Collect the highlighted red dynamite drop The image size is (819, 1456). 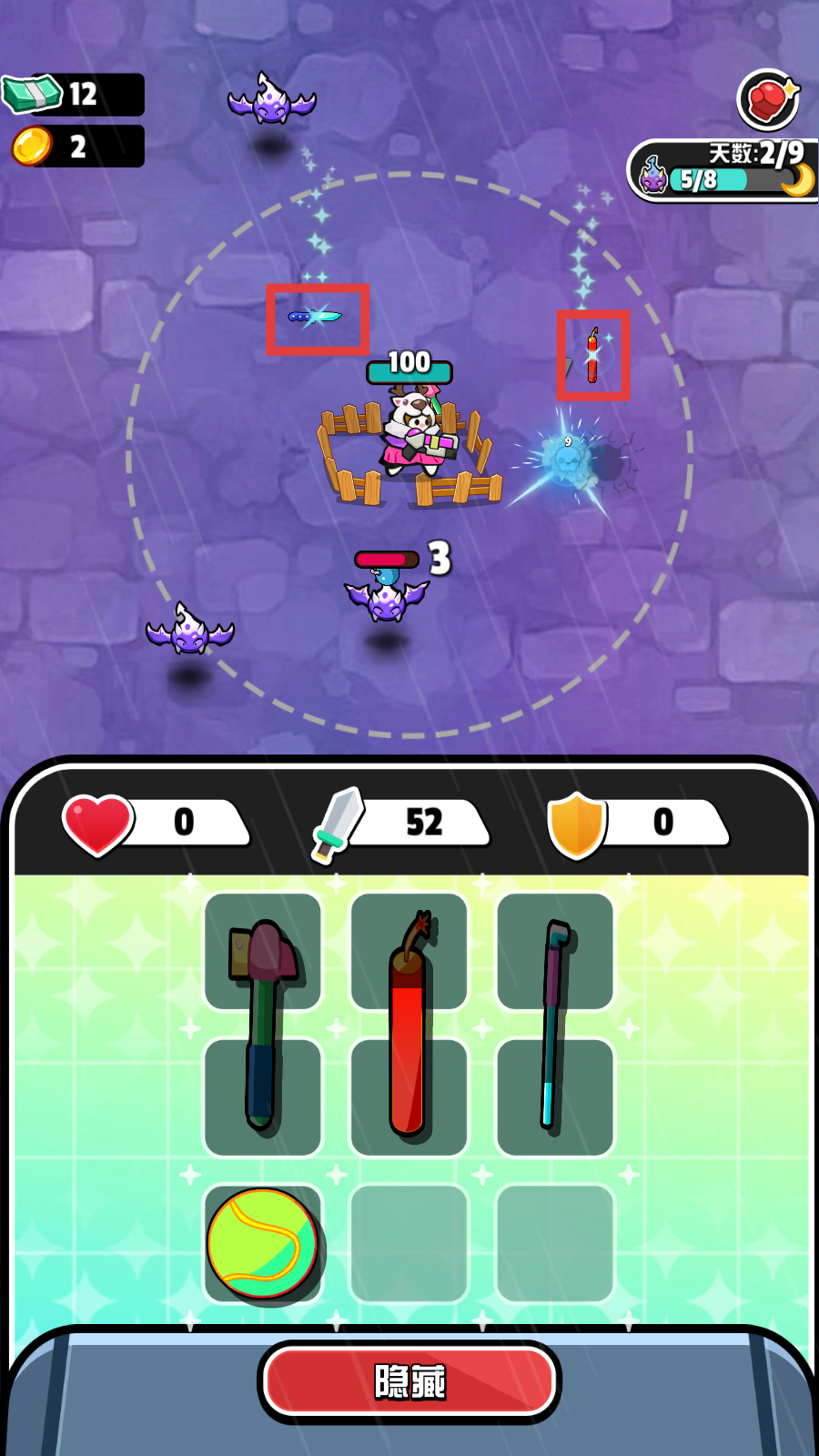[592, 355]
